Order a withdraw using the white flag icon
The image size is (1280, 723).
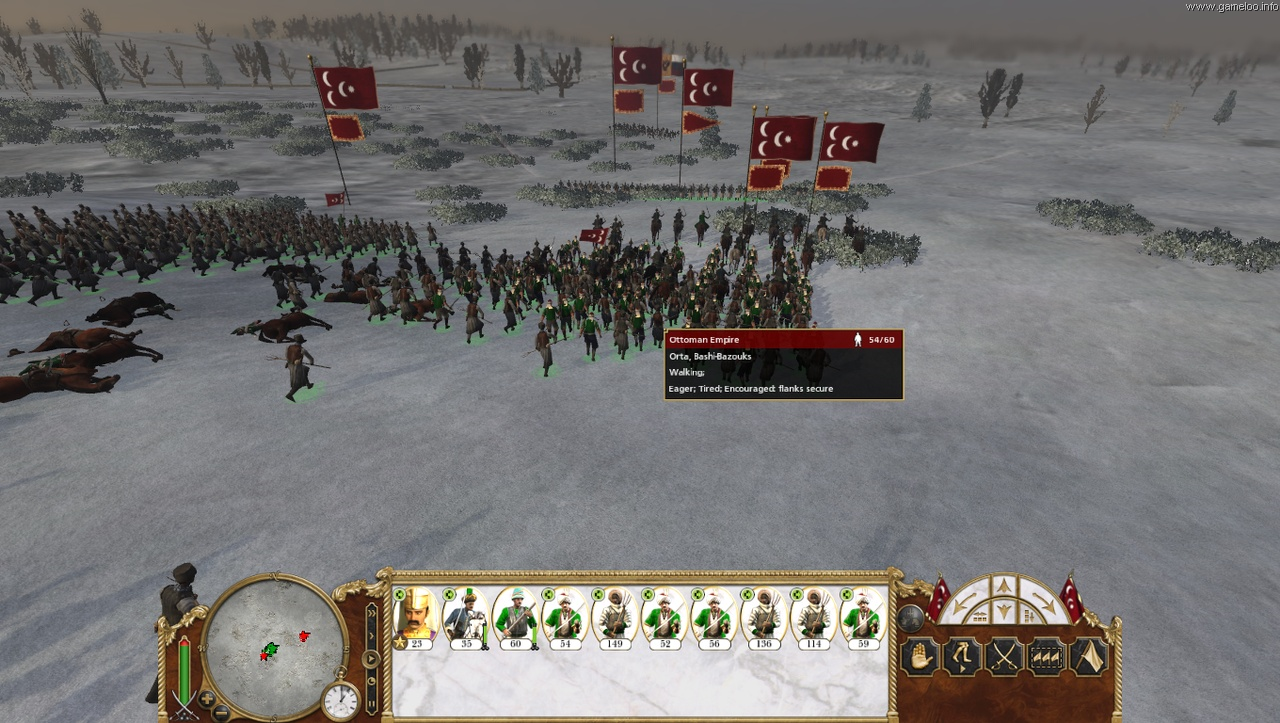[1088, 657]
